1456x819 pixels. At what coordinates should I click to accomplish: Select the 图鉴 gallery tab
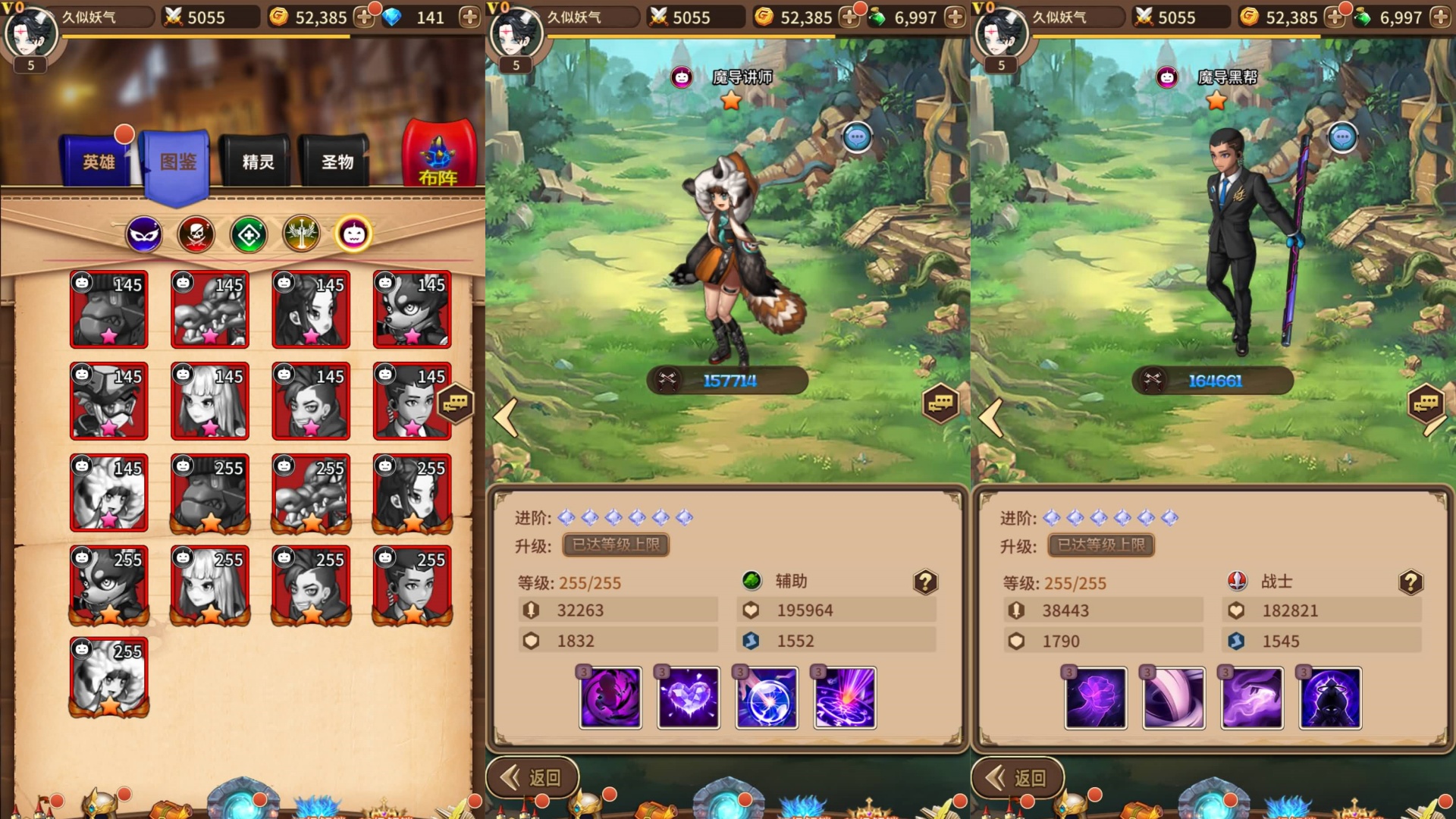tap(177, 162)
